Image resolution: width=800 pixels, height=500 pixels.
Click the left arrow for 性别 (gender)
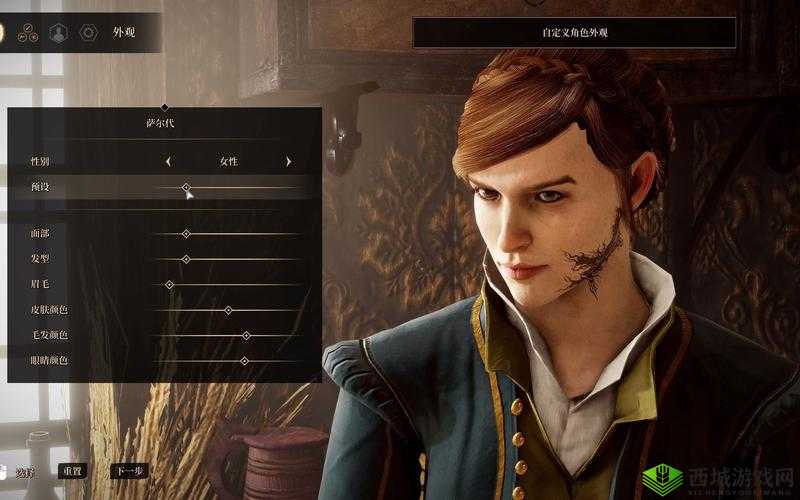pyautogui.click(x=168, y=161)
